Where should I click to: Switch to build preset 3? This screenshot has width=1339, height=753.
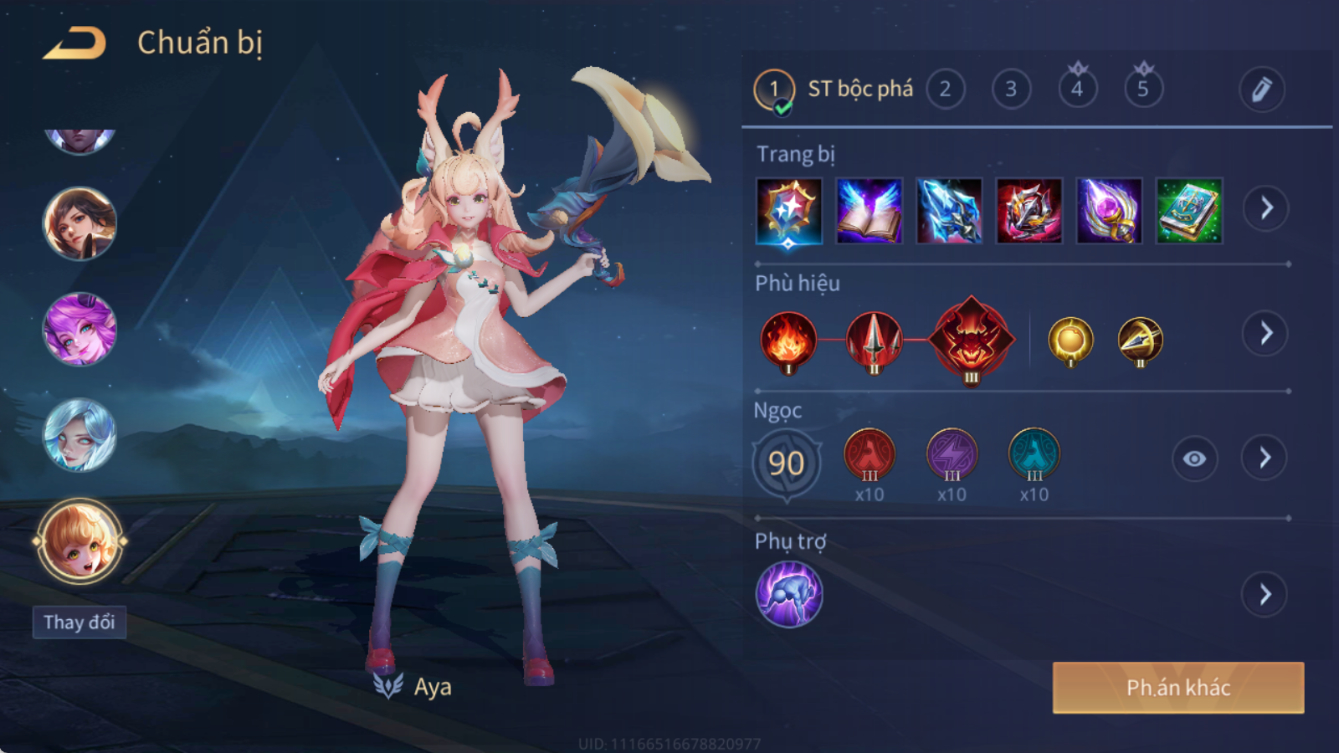[x=1011, y=89]
